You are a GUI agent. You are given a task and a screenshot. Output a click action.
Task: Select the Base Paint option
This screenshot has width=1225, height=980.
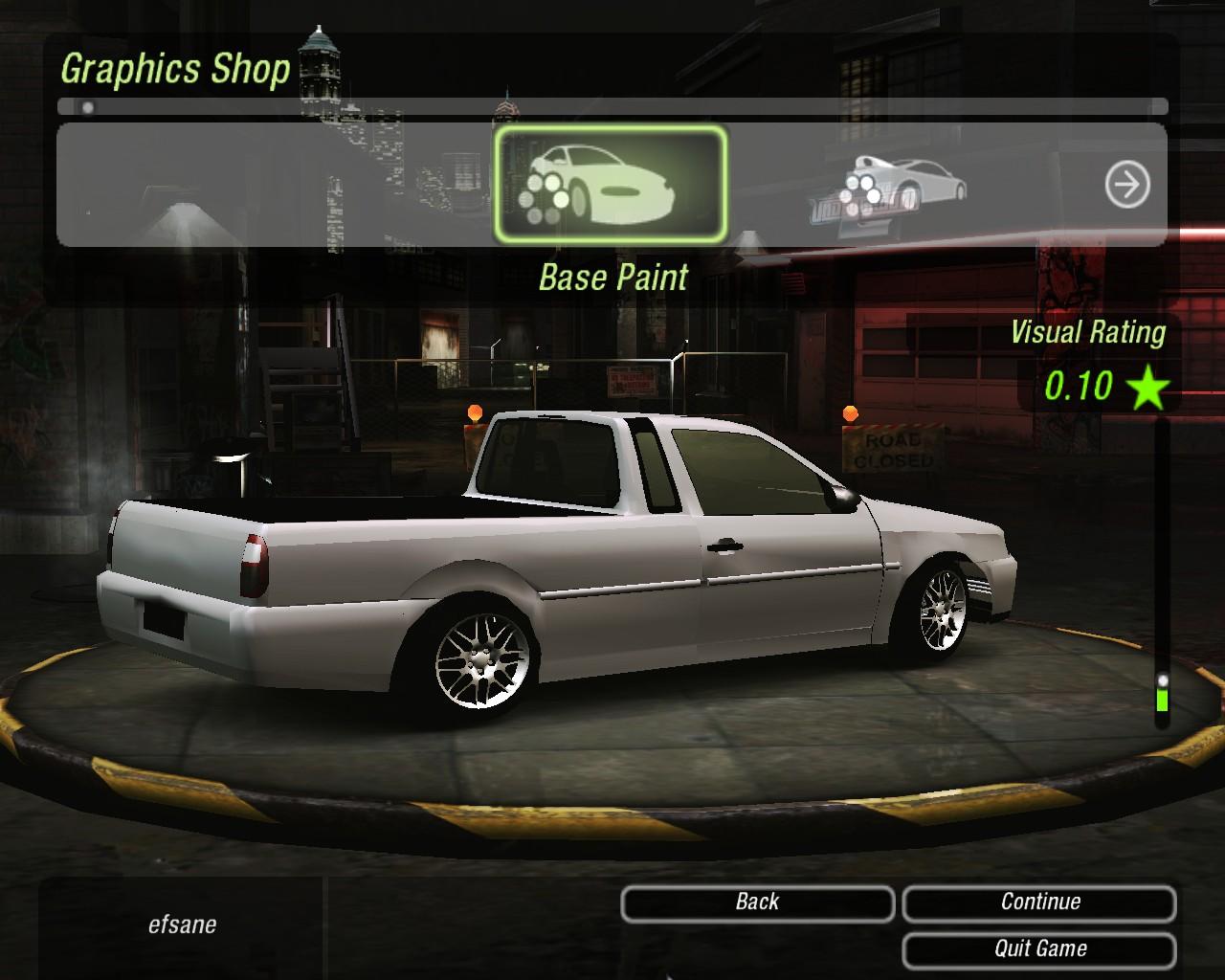coord(611,185)
